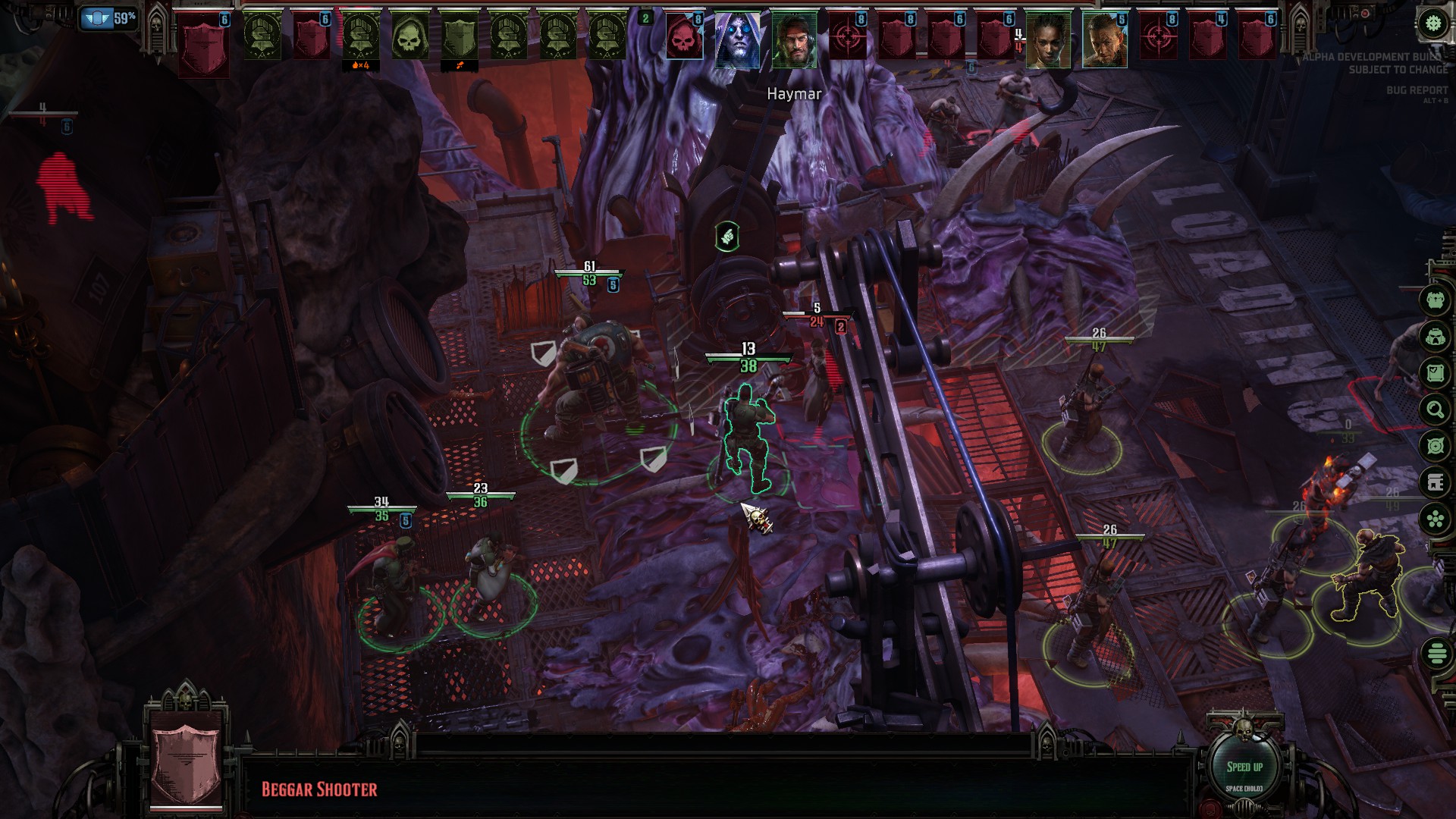This screenshot has width=1456, height=819.
Task: Open the journal icon on the right sidebar
Action: click(x=1432, y=372)
